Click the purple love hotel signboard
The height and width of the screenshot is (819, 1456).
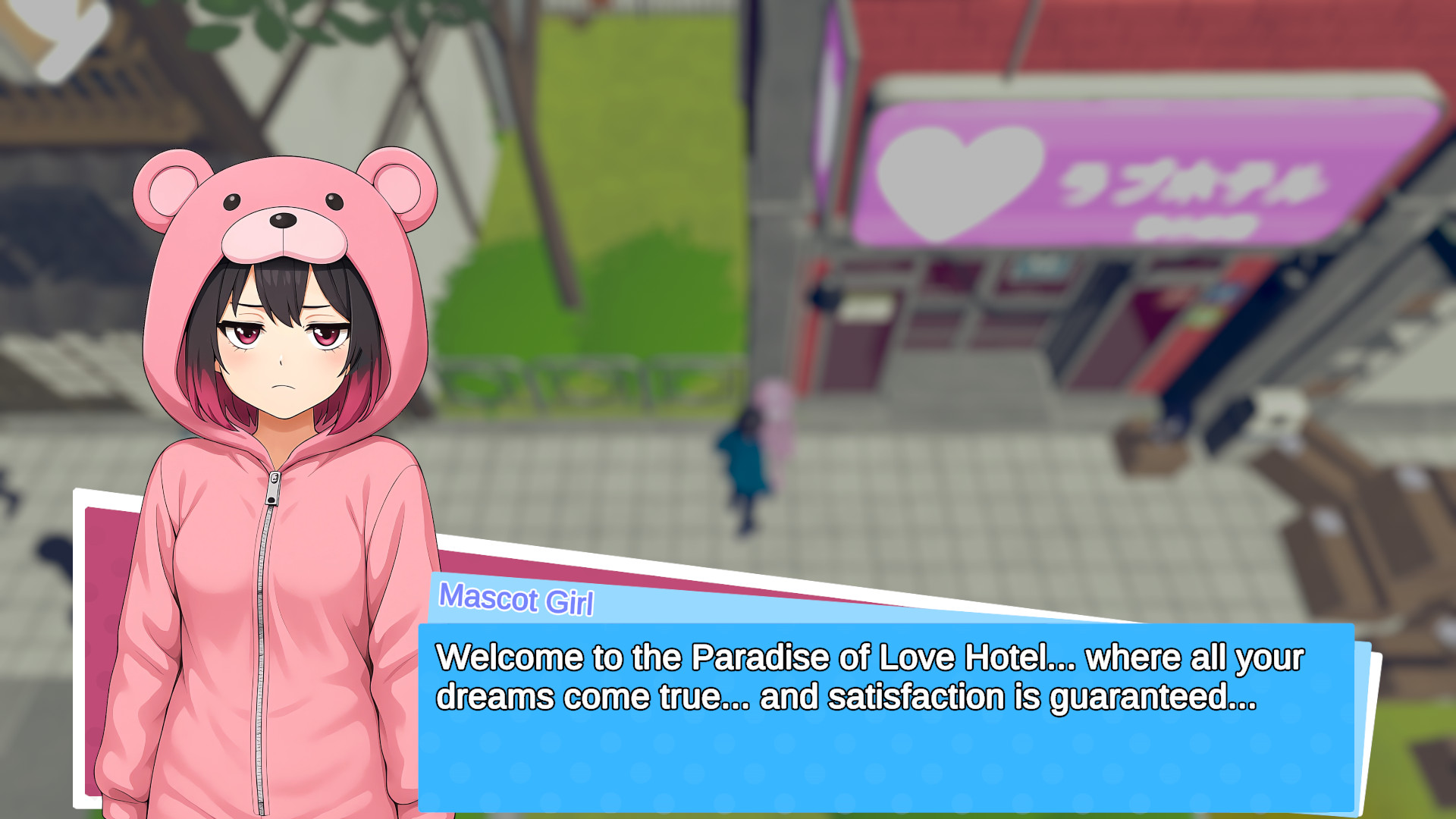[1137, 174]
